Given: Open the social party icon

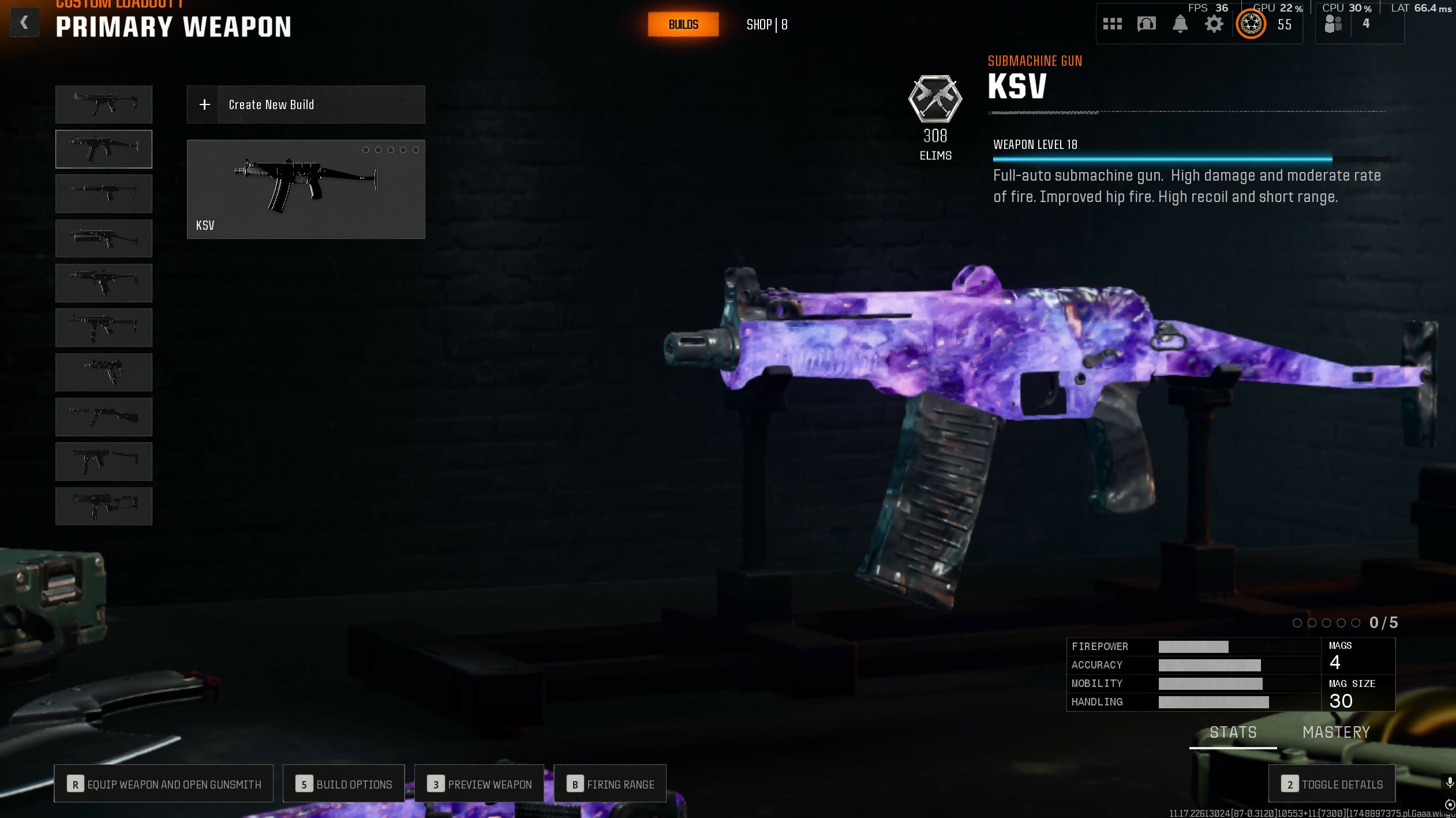Looking at the screenshot, I should tap(1333, 24).
